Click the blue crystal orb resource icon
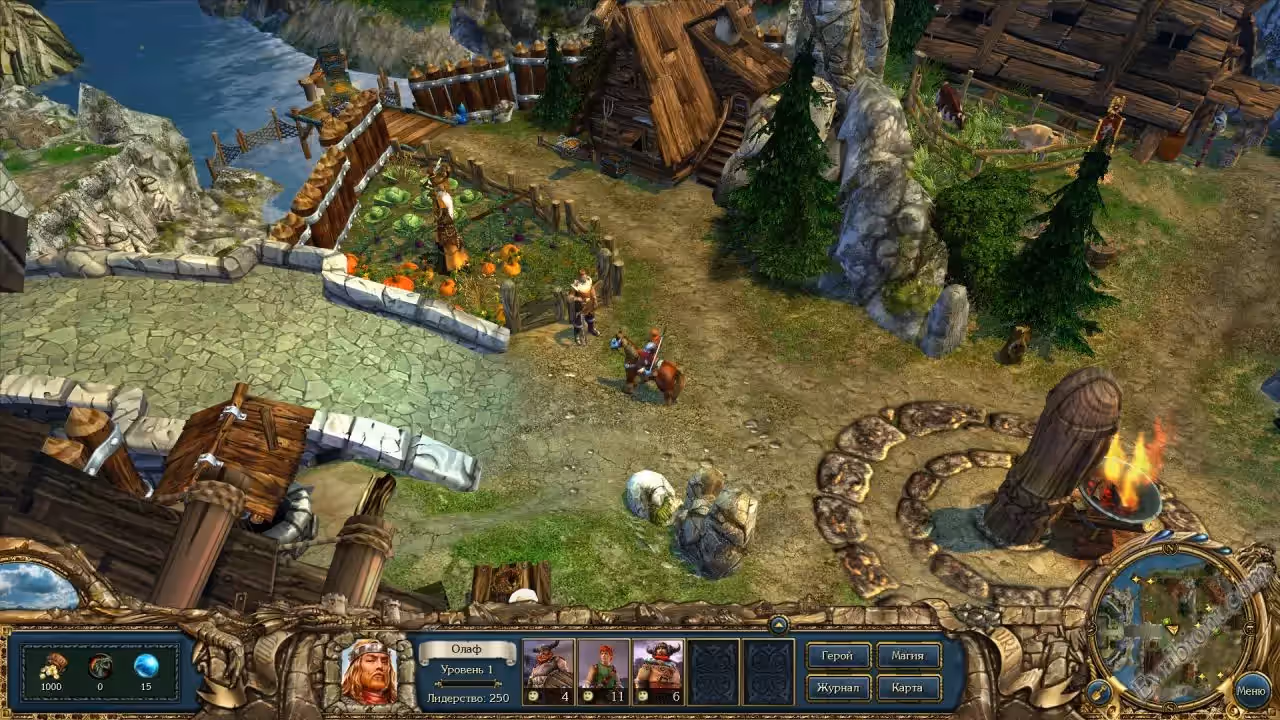This screenshot has height=720, width=1280. 146,666
